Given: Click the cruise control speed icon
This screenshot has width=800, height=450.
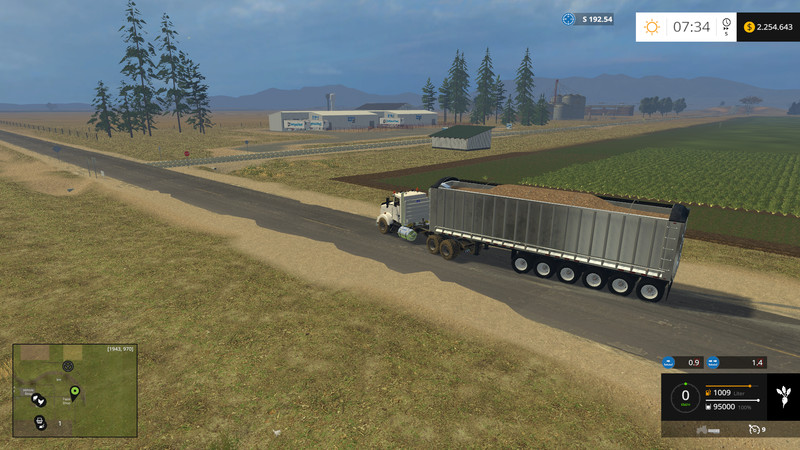Looking at the screenshot, I should click(x=754, y=429).
